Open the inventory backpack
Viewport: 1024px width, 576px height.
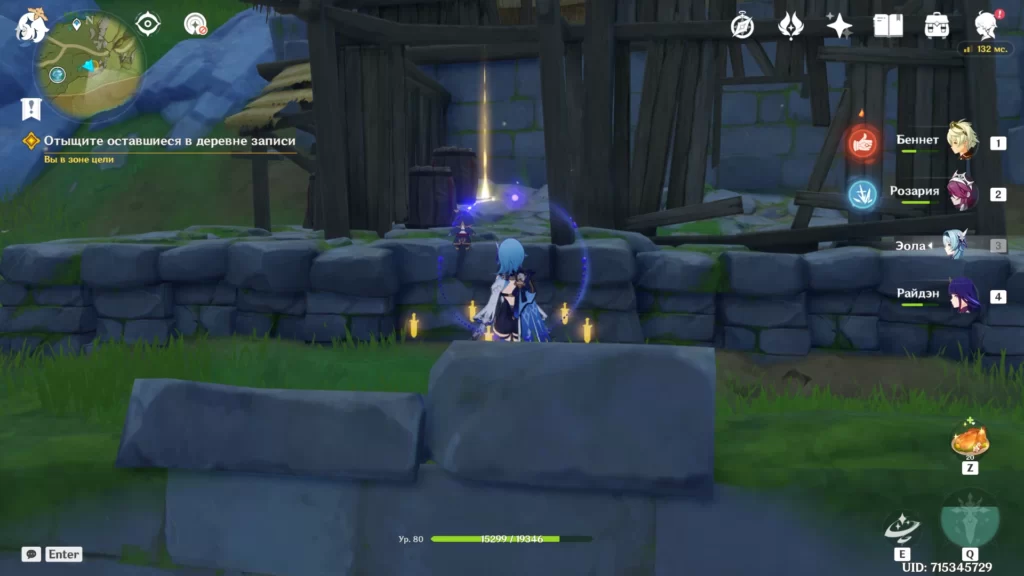point(937,25)
